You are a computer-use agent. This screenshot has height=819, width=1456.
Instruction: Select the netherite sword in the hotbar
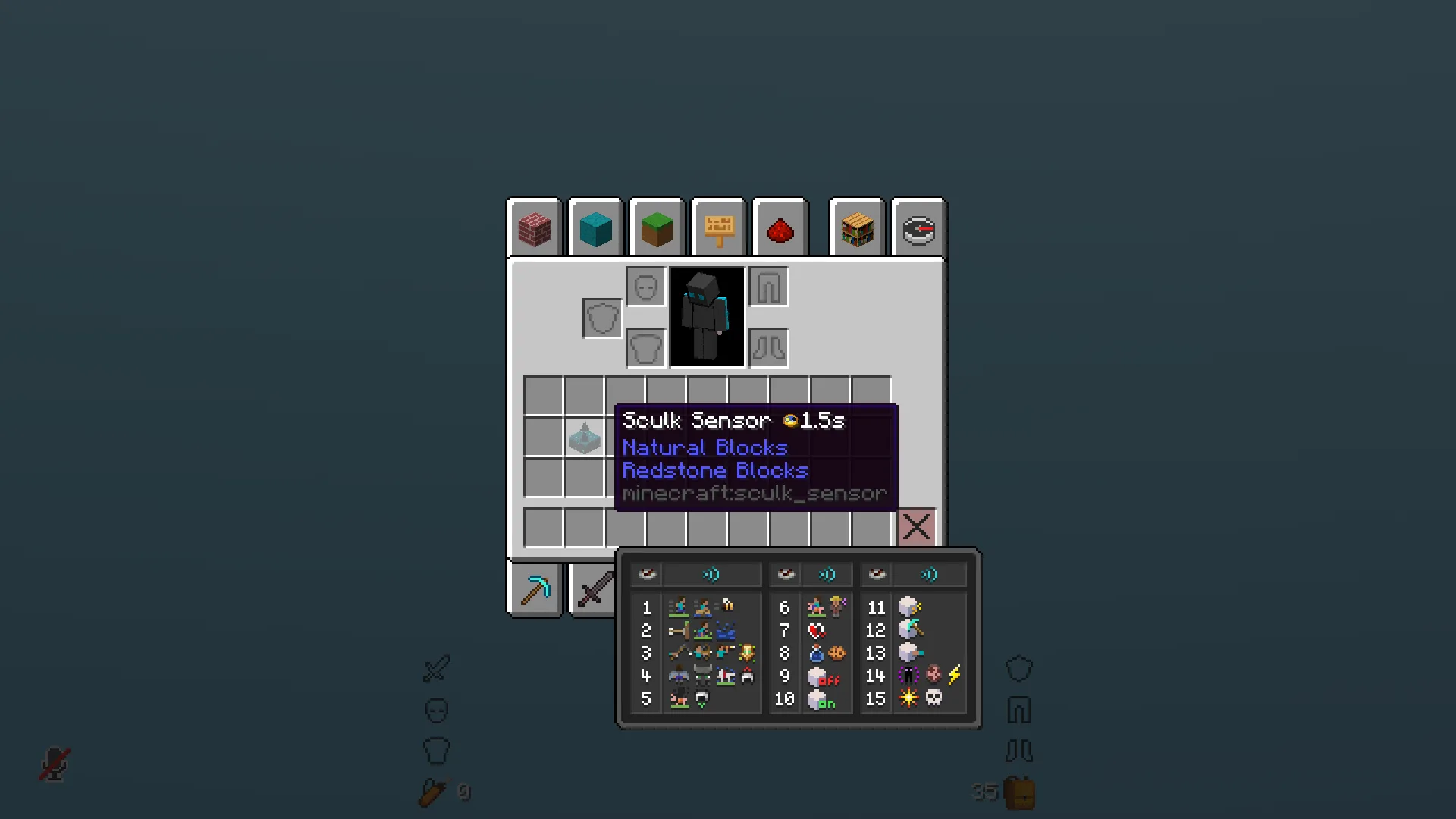pos(596,588)
